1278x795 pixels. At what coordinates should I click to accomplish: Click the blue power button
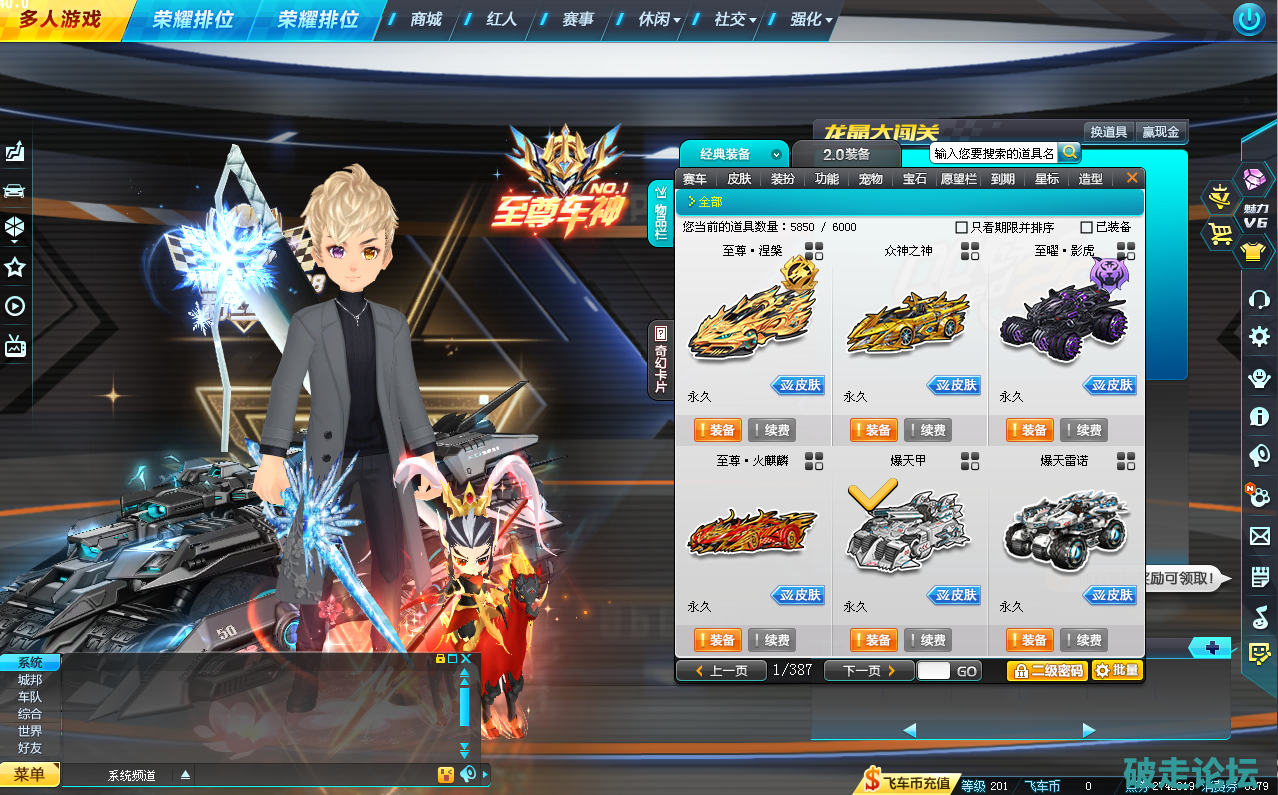(1248, 19)
